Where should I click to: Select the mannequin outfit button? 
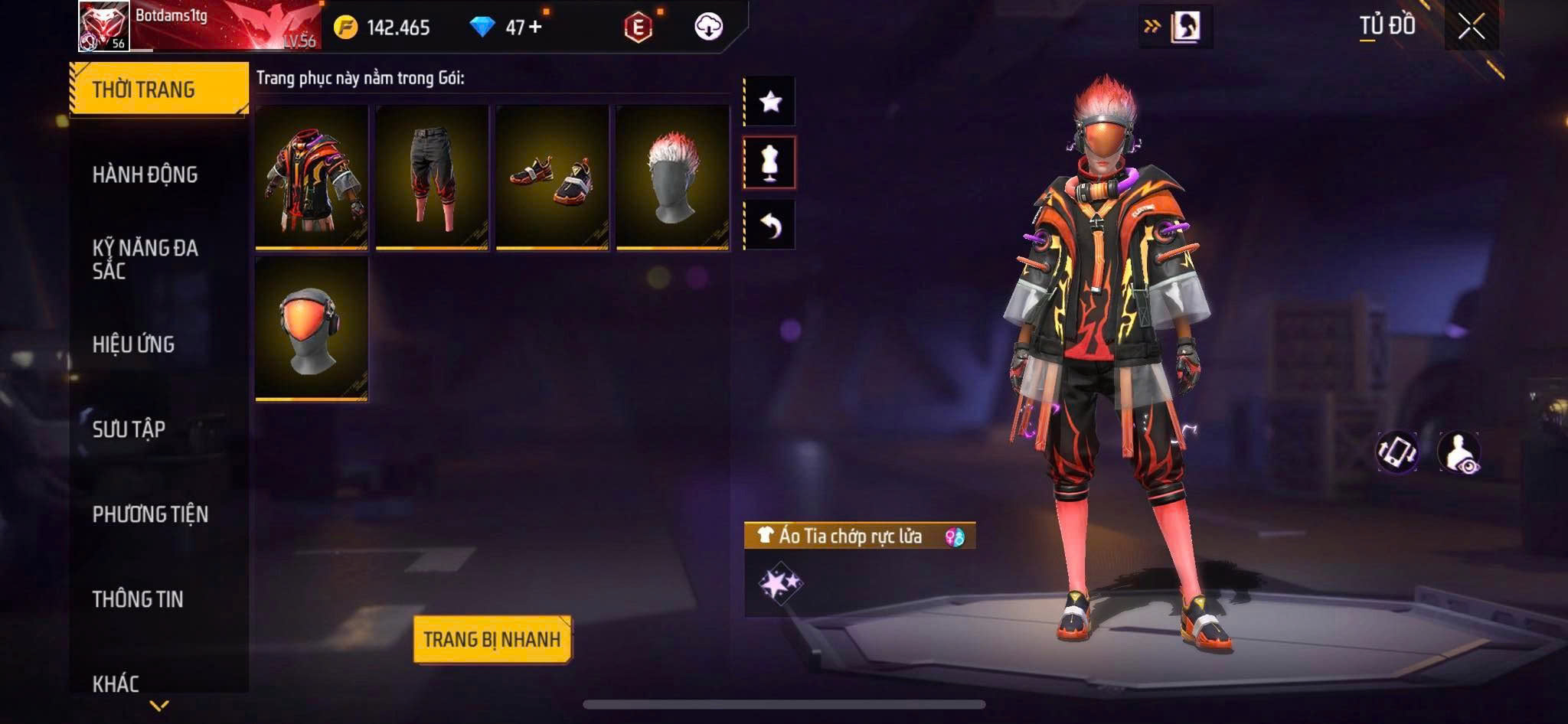click(x=770, y=162)
